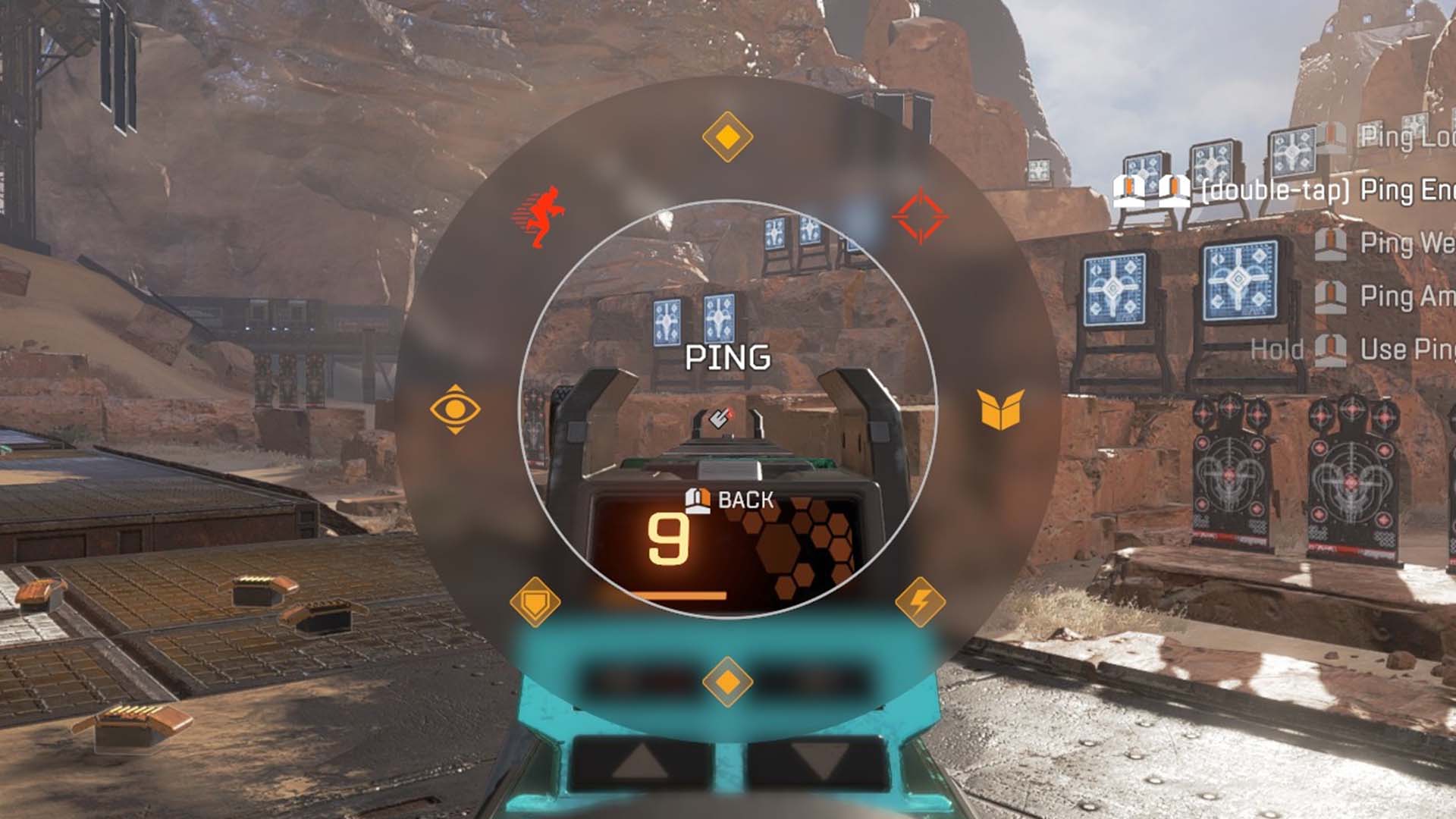Select the red enemy crosshair ping

[x=920, y=216]
